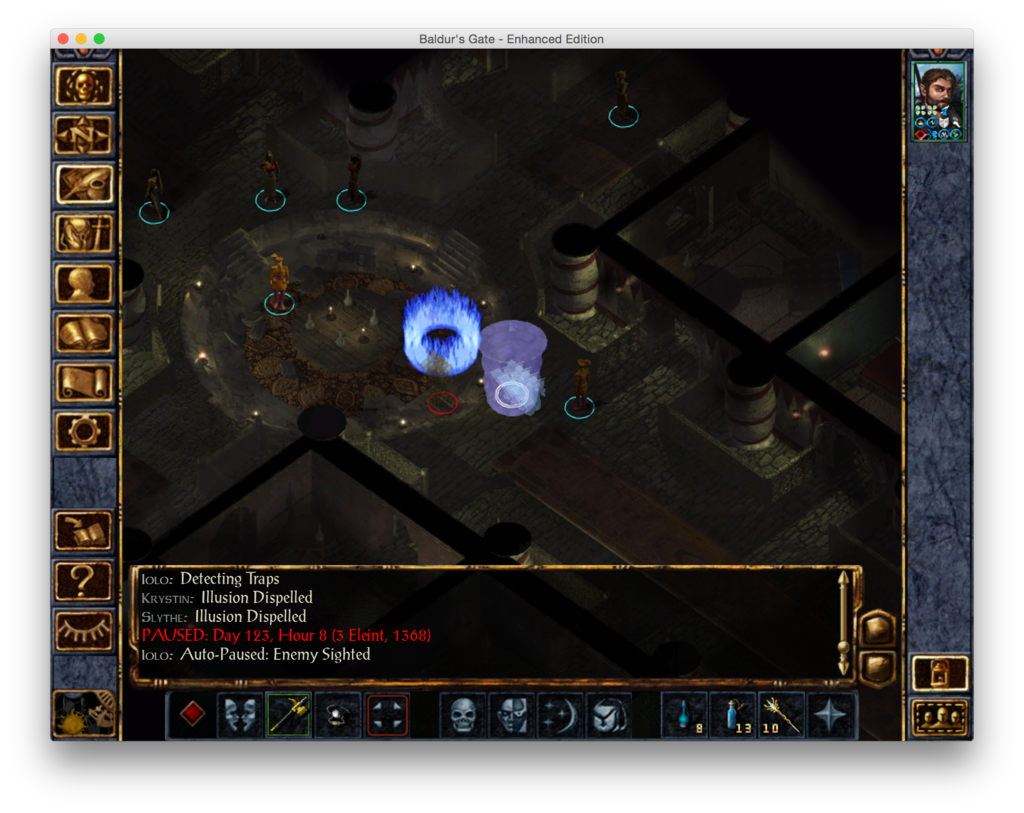Open the journal quill-and-paper button

84,184
